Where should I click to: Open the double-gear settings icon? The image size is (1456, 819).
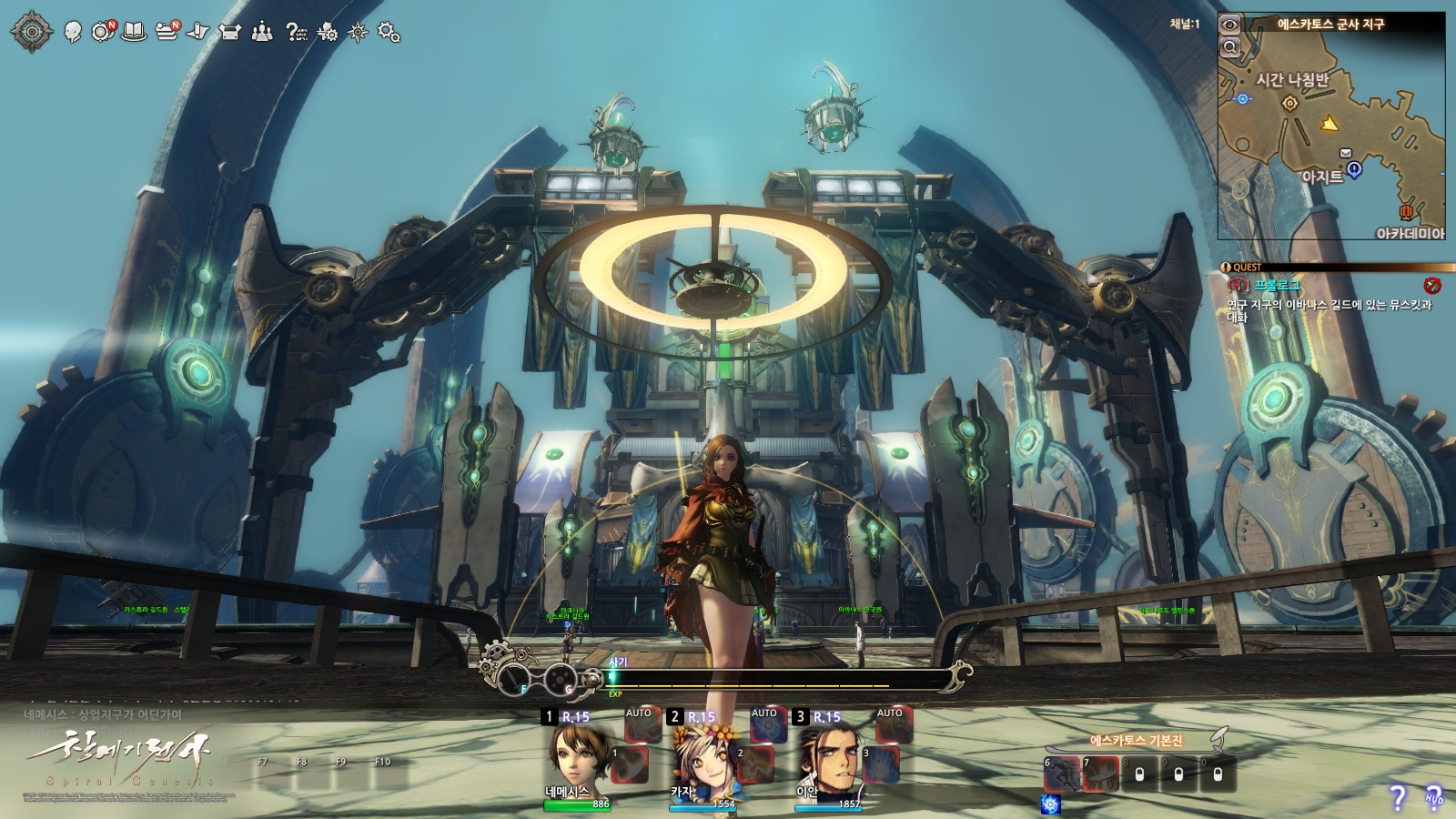[x=389, y=33]
